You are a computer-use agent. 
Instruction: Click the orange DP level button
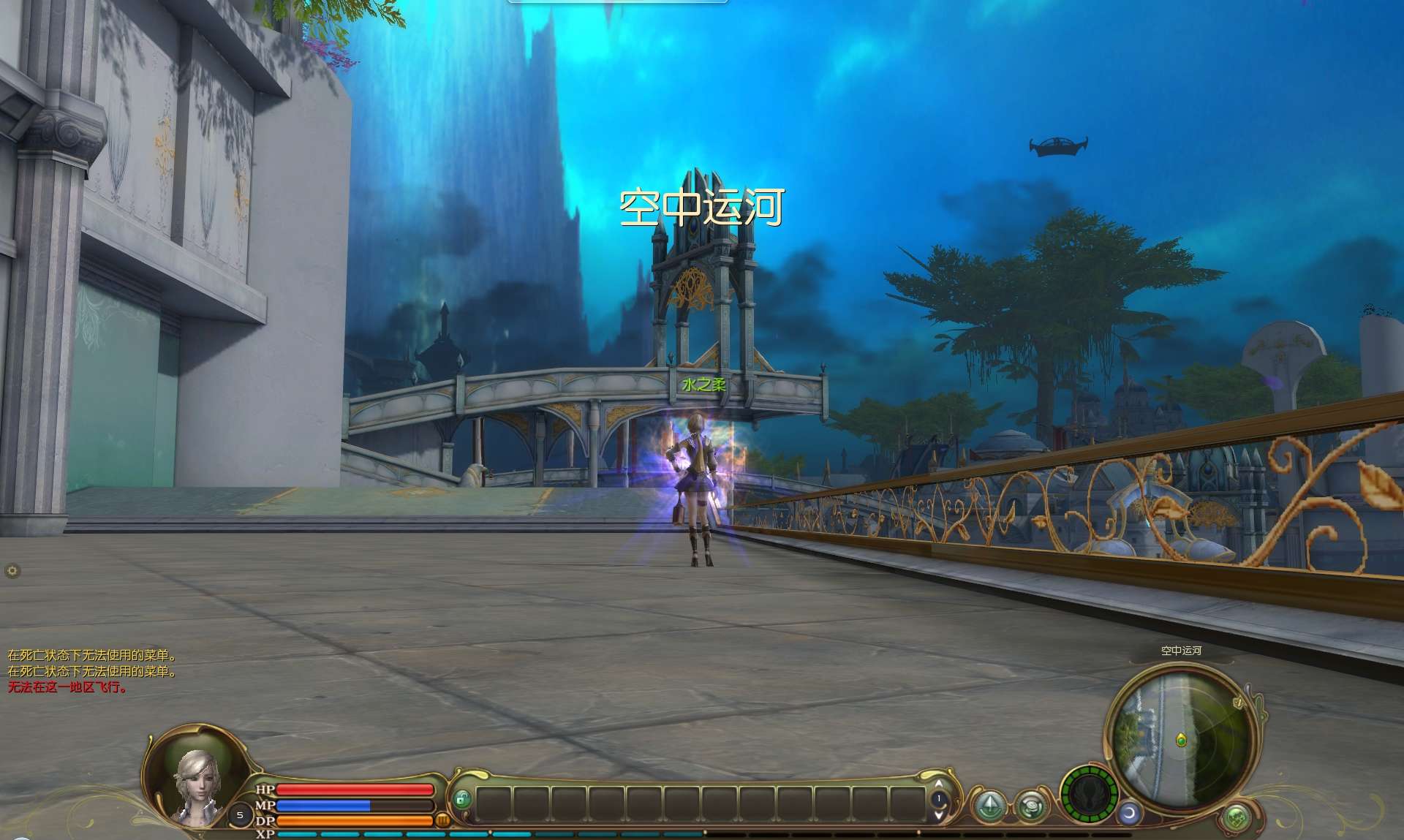pyautogui.click(x=442, y=821)
